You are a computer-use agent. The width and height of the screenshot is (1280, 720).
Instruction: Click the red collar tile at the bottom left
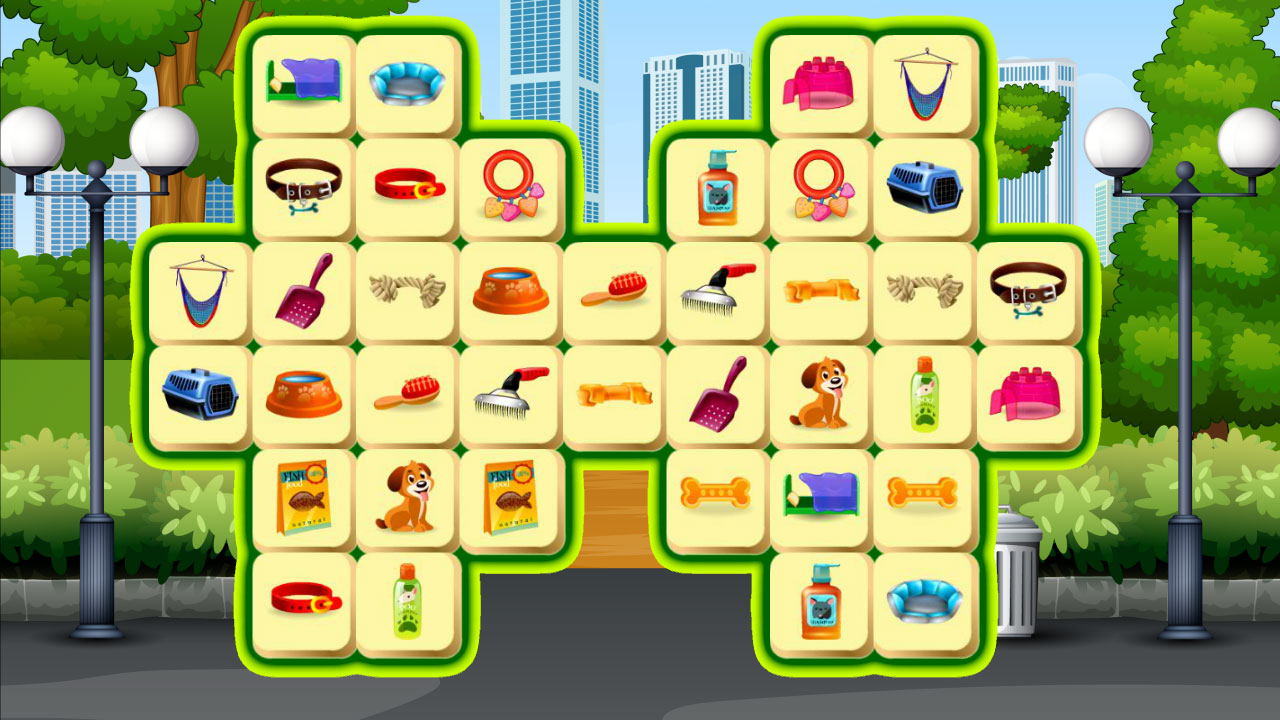click(302, 598)
